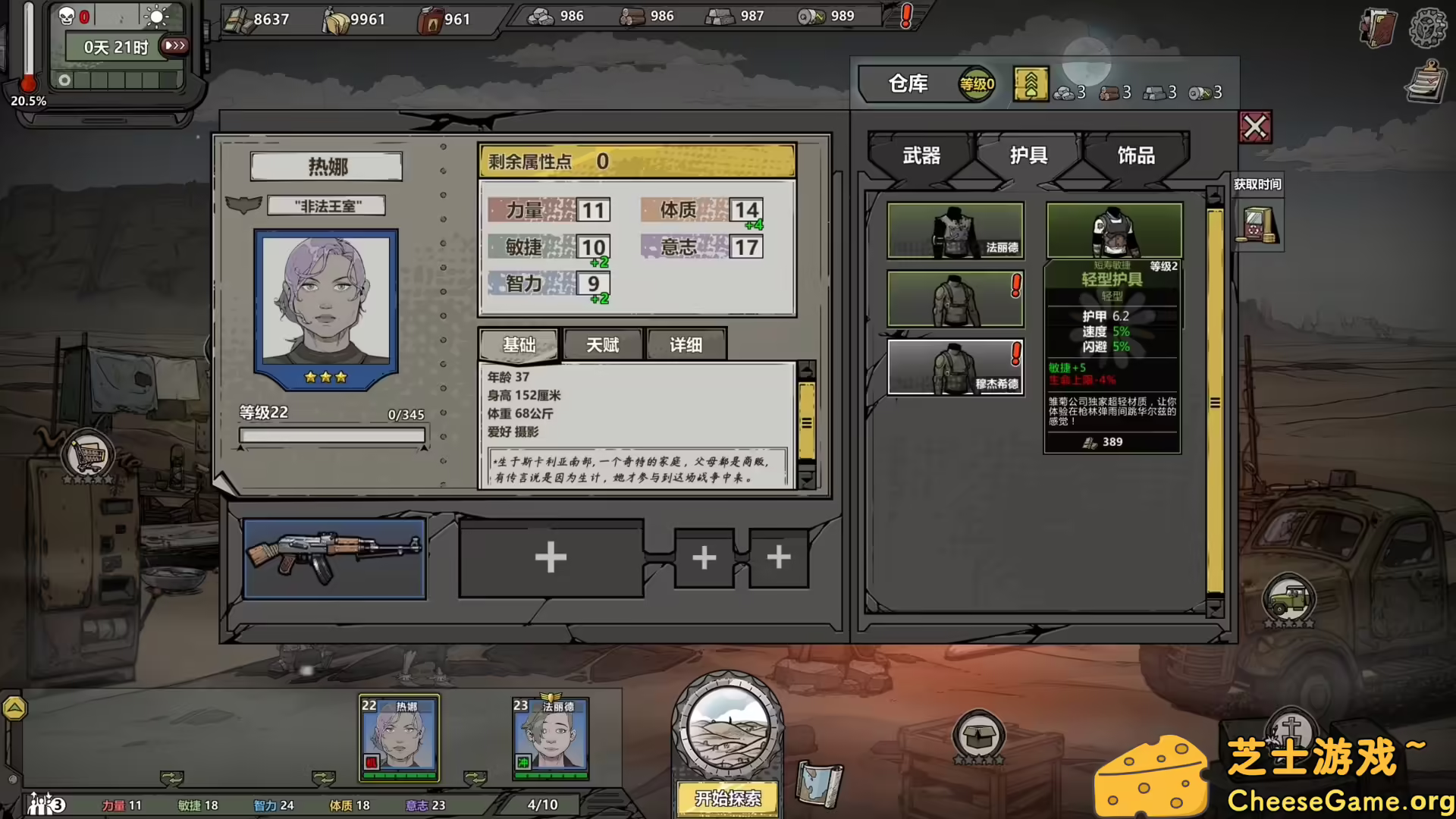Open the settings gear in the top right corner
1456x819 pixels.
pos(1429,29)
